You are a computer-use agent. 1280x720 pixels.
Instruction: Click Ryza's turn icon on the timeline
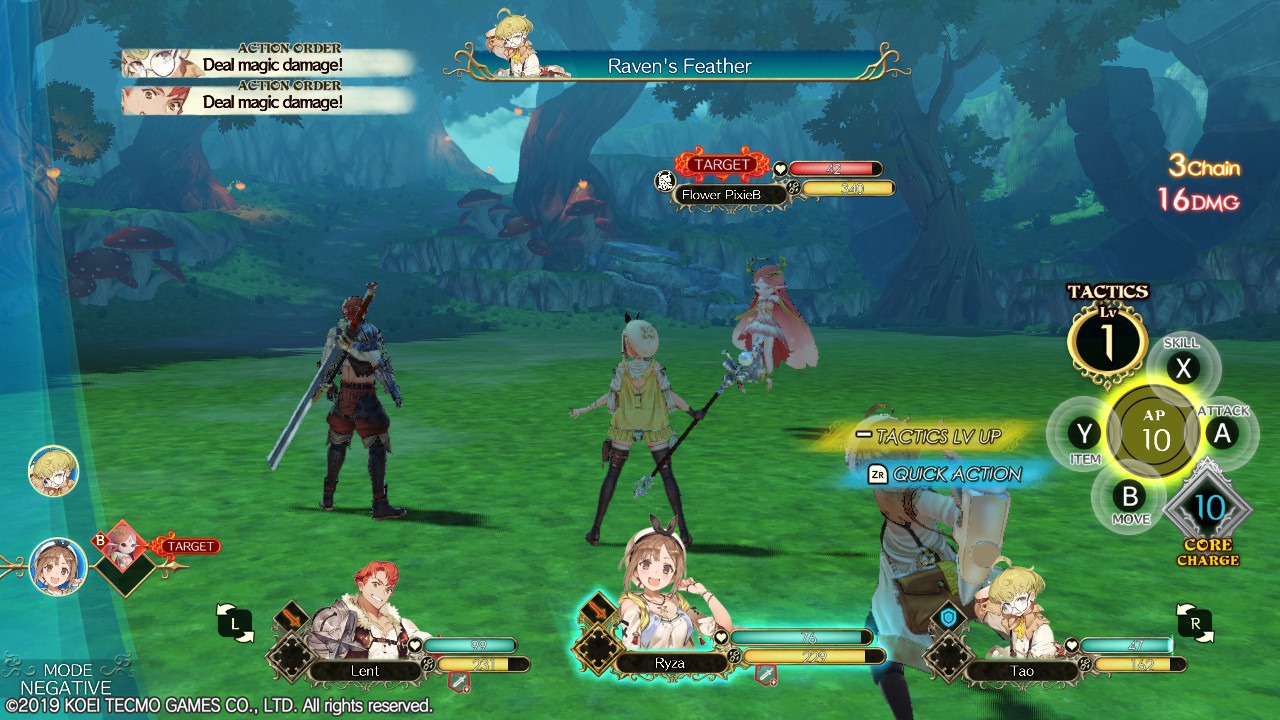(57, 566)
